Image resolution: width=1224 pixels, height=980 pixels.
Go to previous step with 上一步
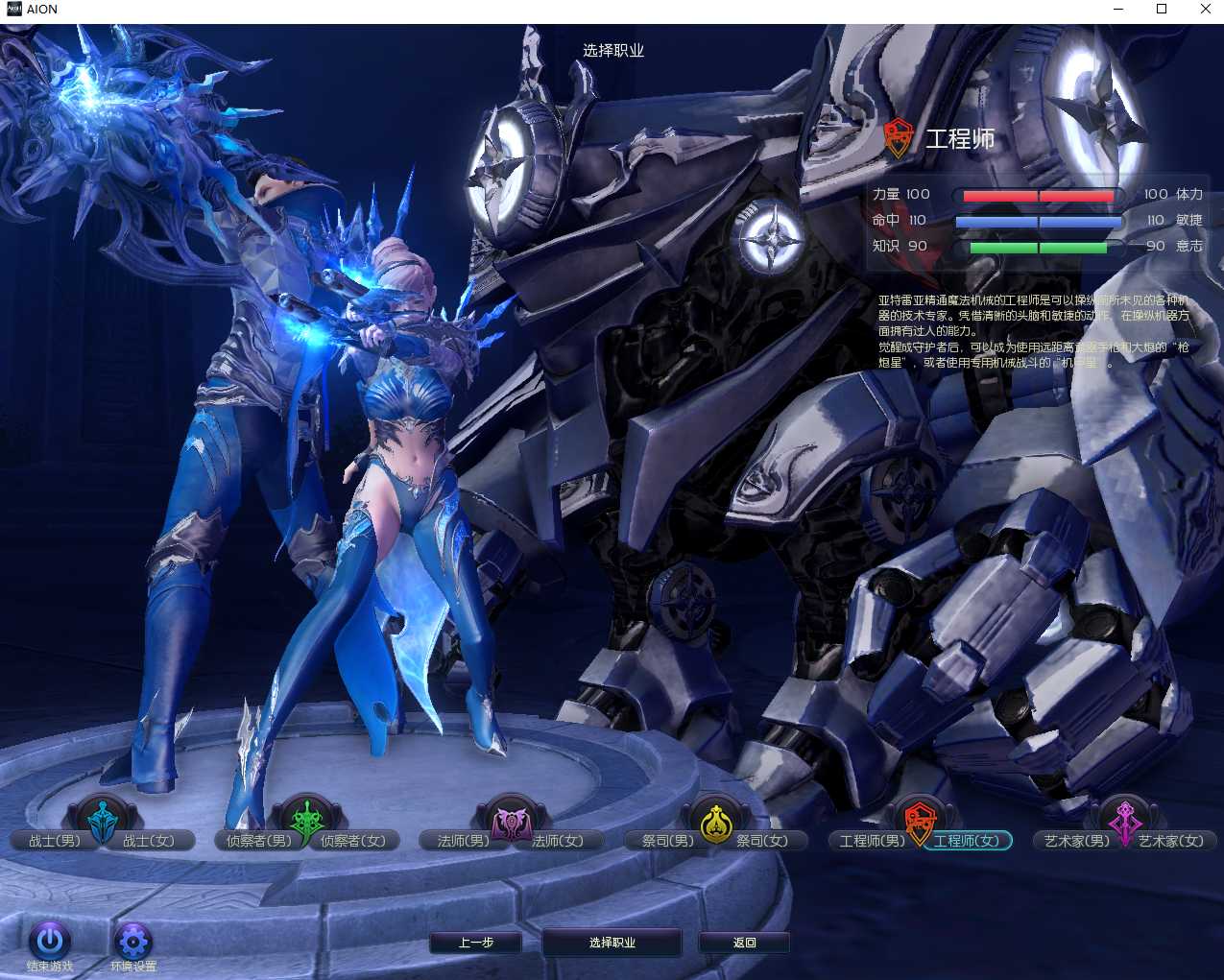(x=476, y=943)
